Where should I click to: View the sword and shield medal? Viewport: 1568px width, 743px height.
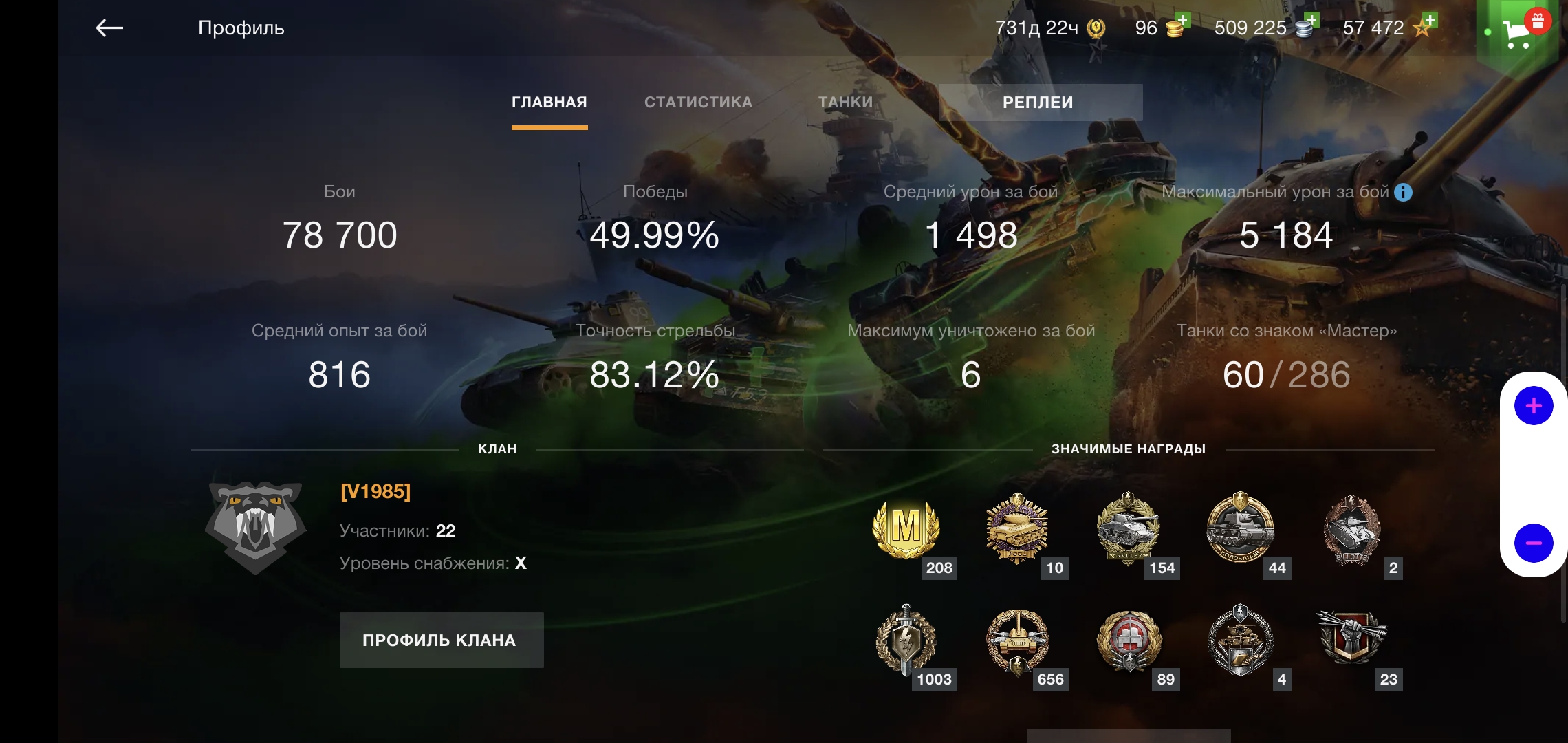coord(906,640)
